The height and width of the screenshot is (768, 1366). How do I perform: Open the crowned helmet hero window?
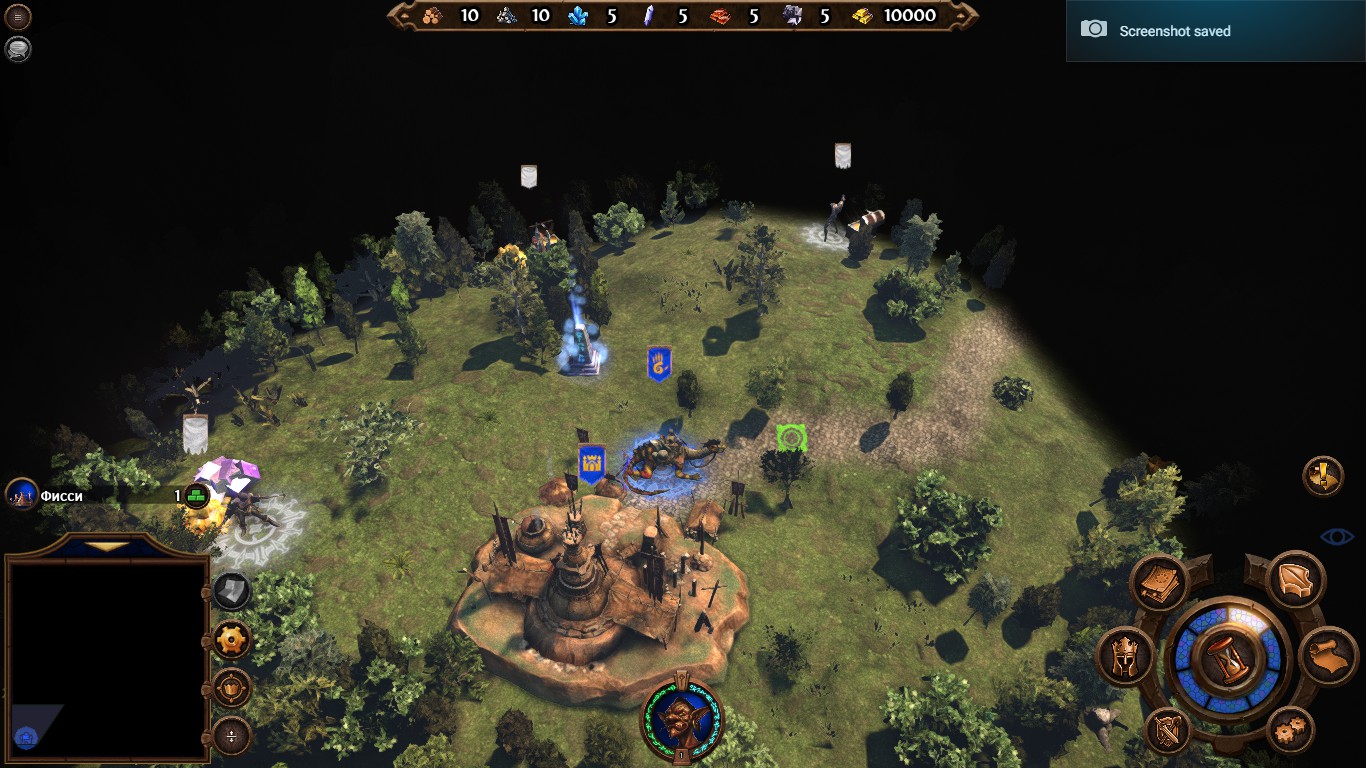tap(1126, 656)
